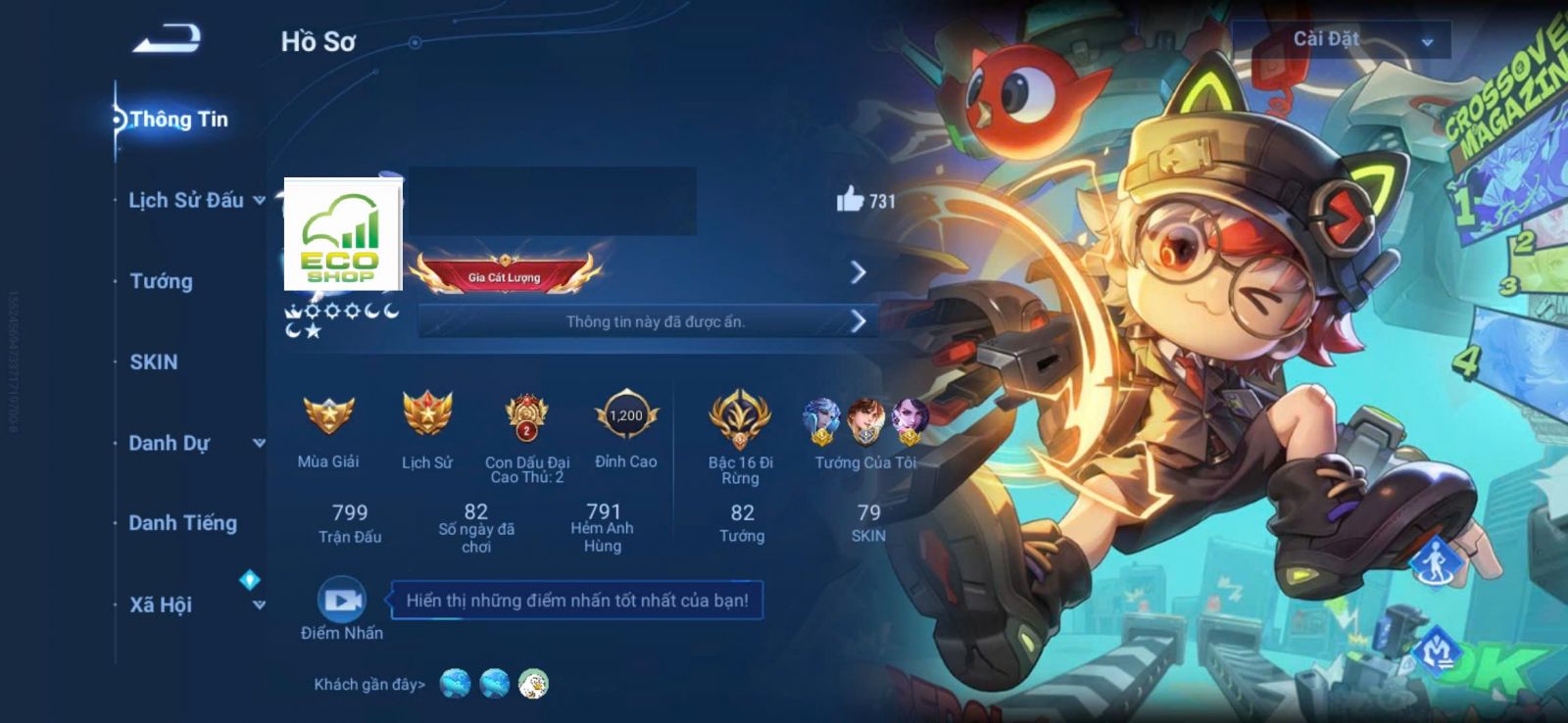
Task: View the Mùa Giải badge
Action: pos(328,415)
